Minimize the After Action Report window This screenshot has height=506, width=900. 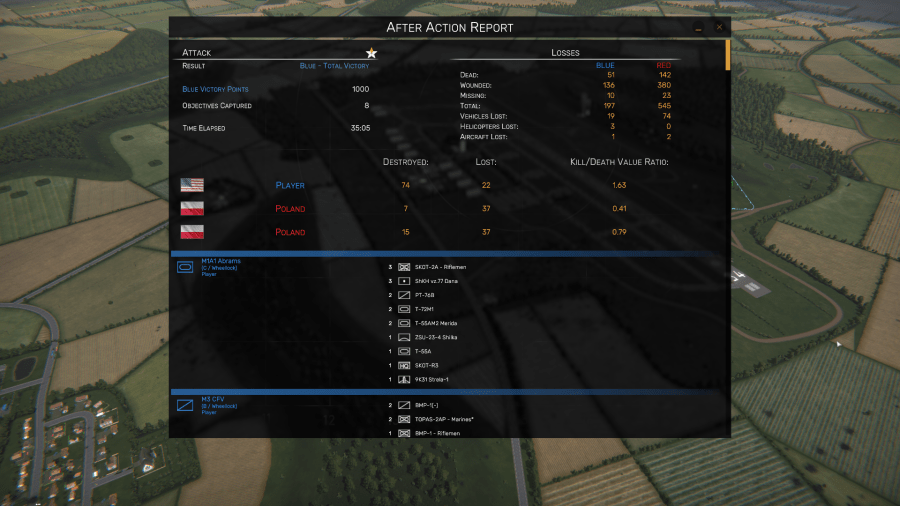[701, 27]
